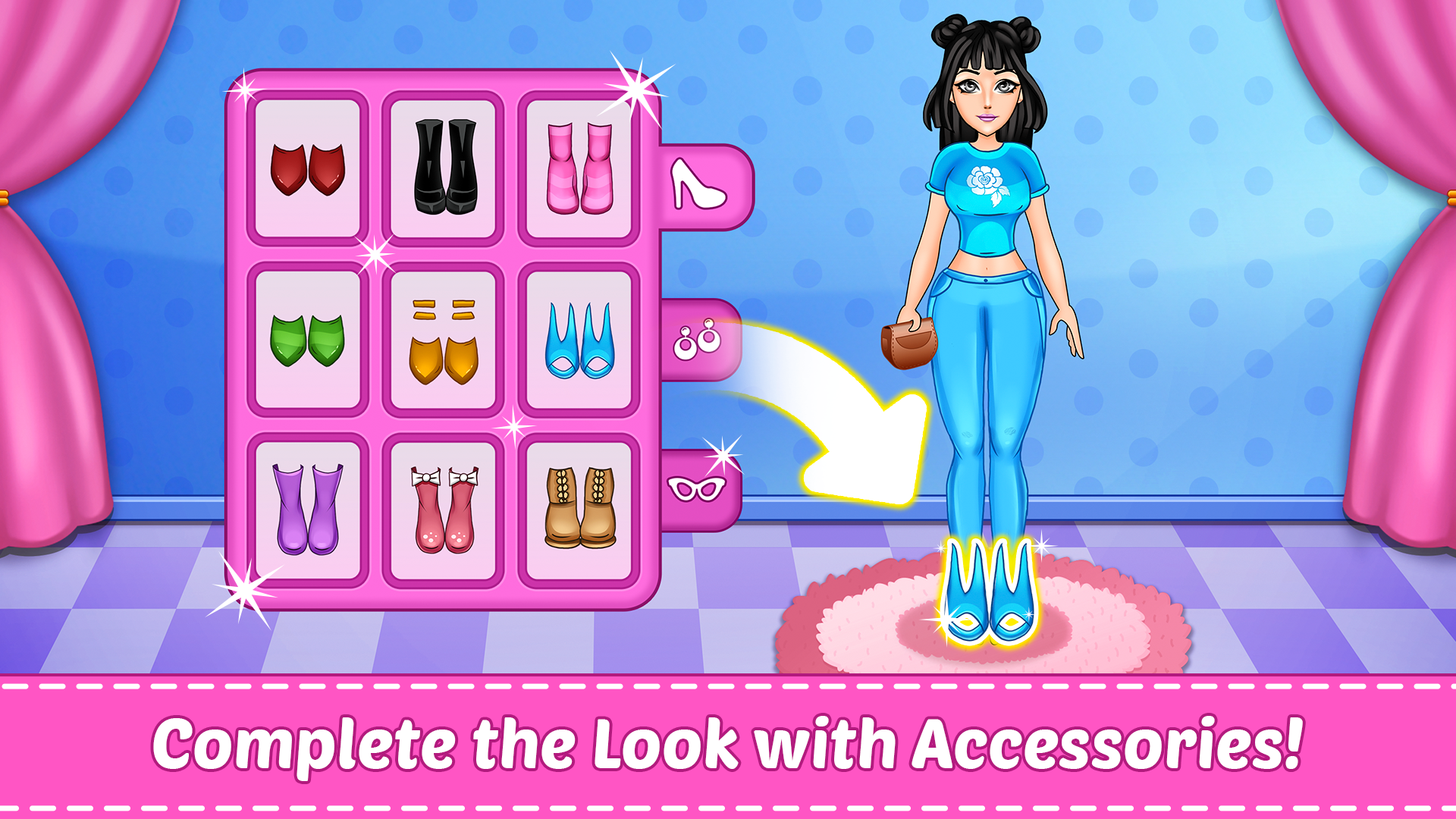
Task: Open the high heels category icon
Action: point(696,186)
